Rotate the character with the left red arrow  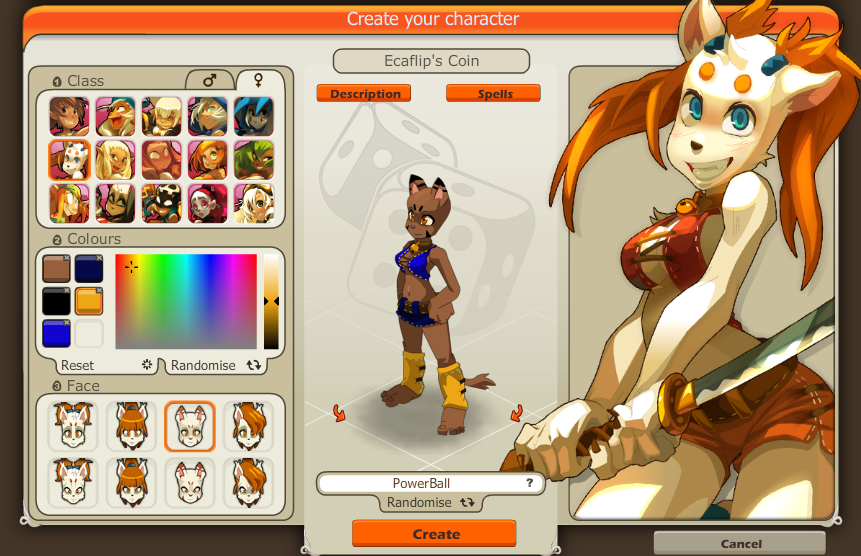339,412
